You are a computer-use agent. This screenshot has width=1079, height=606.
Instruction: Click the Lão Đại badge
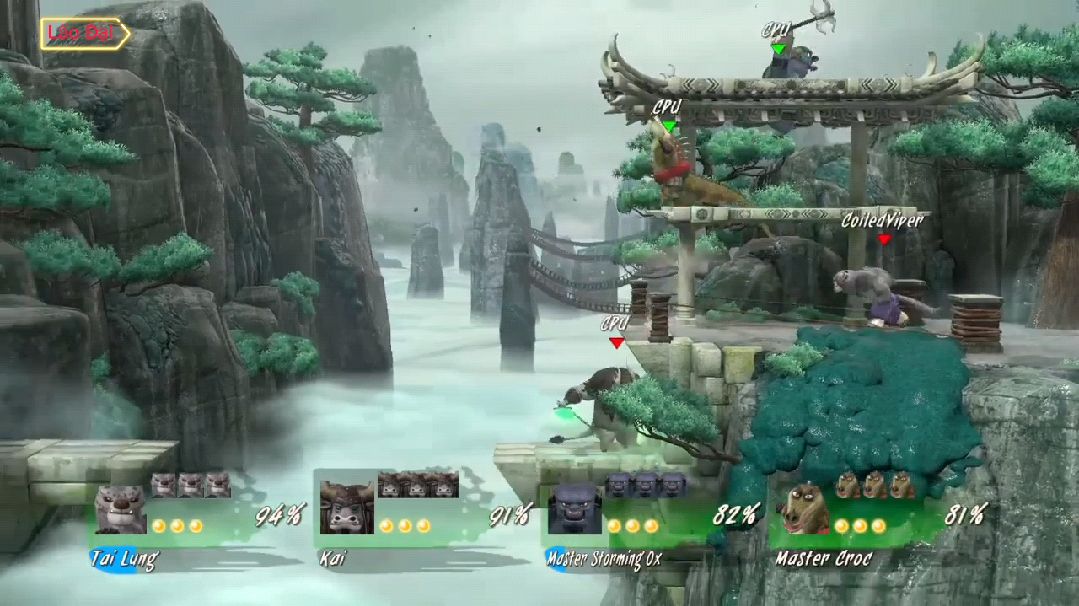pyautogui.click(x=85, y=34)
